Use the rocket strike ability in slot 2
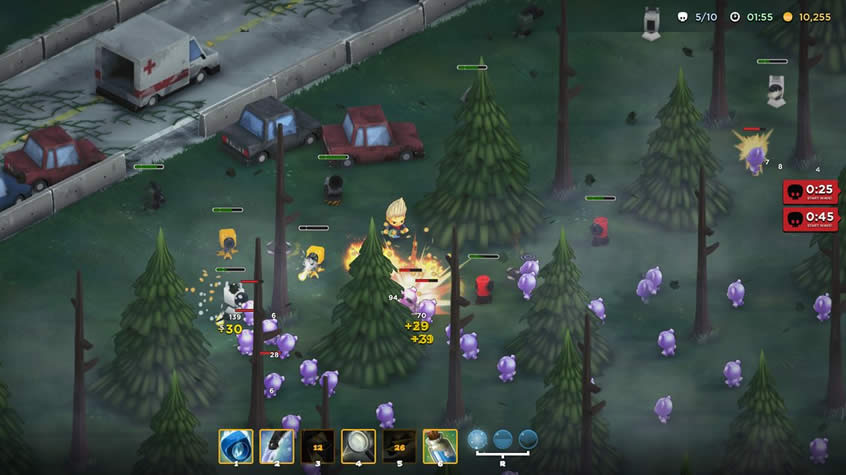The image size is (846, 475). (277, 444)
